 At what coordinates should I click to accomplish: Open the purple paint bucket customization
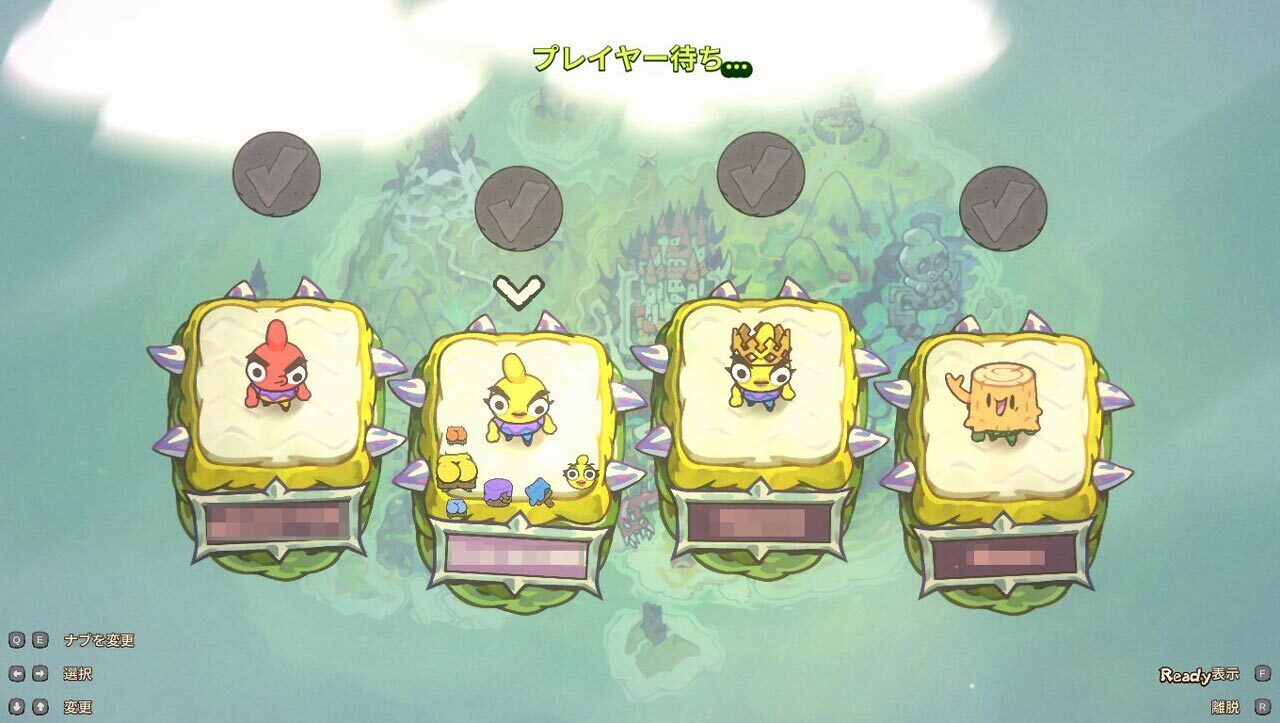coord(498,492)
